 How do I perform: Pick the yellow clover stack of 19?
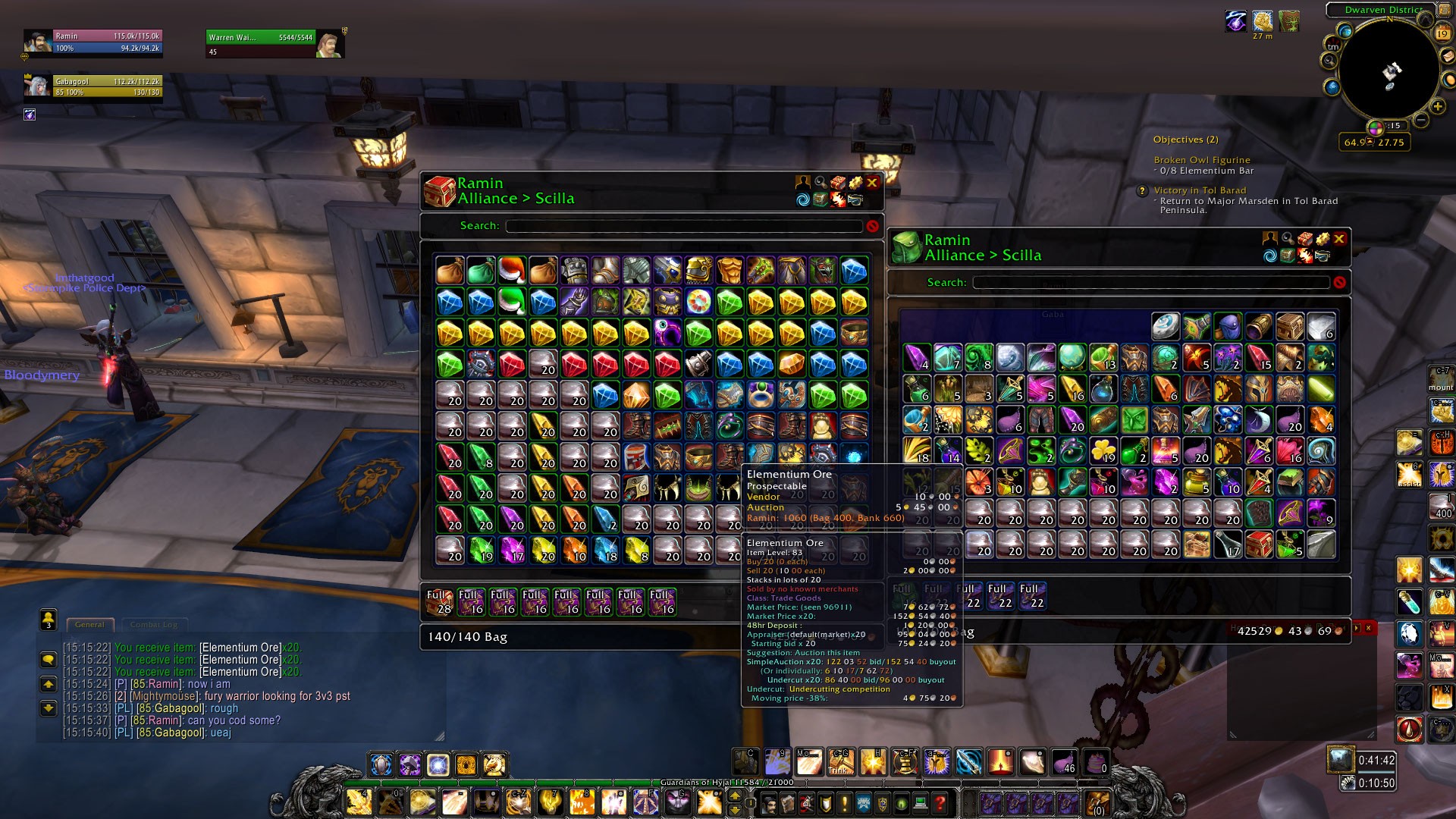tap(1103, 451)
